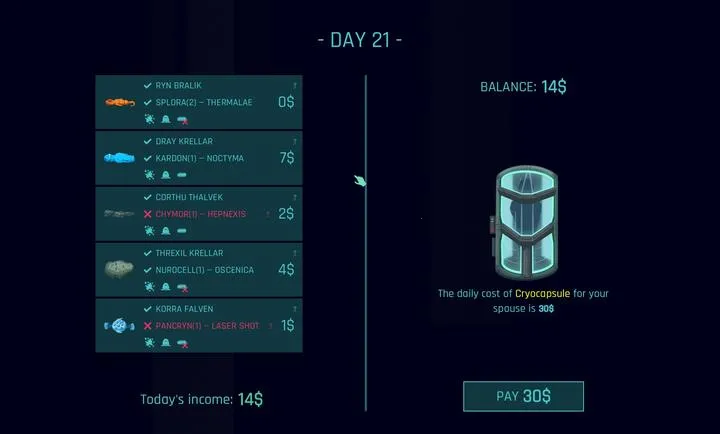
Task: Select the Korra Falven patient row
Action: pyautogui.click(x=198, y=326)
